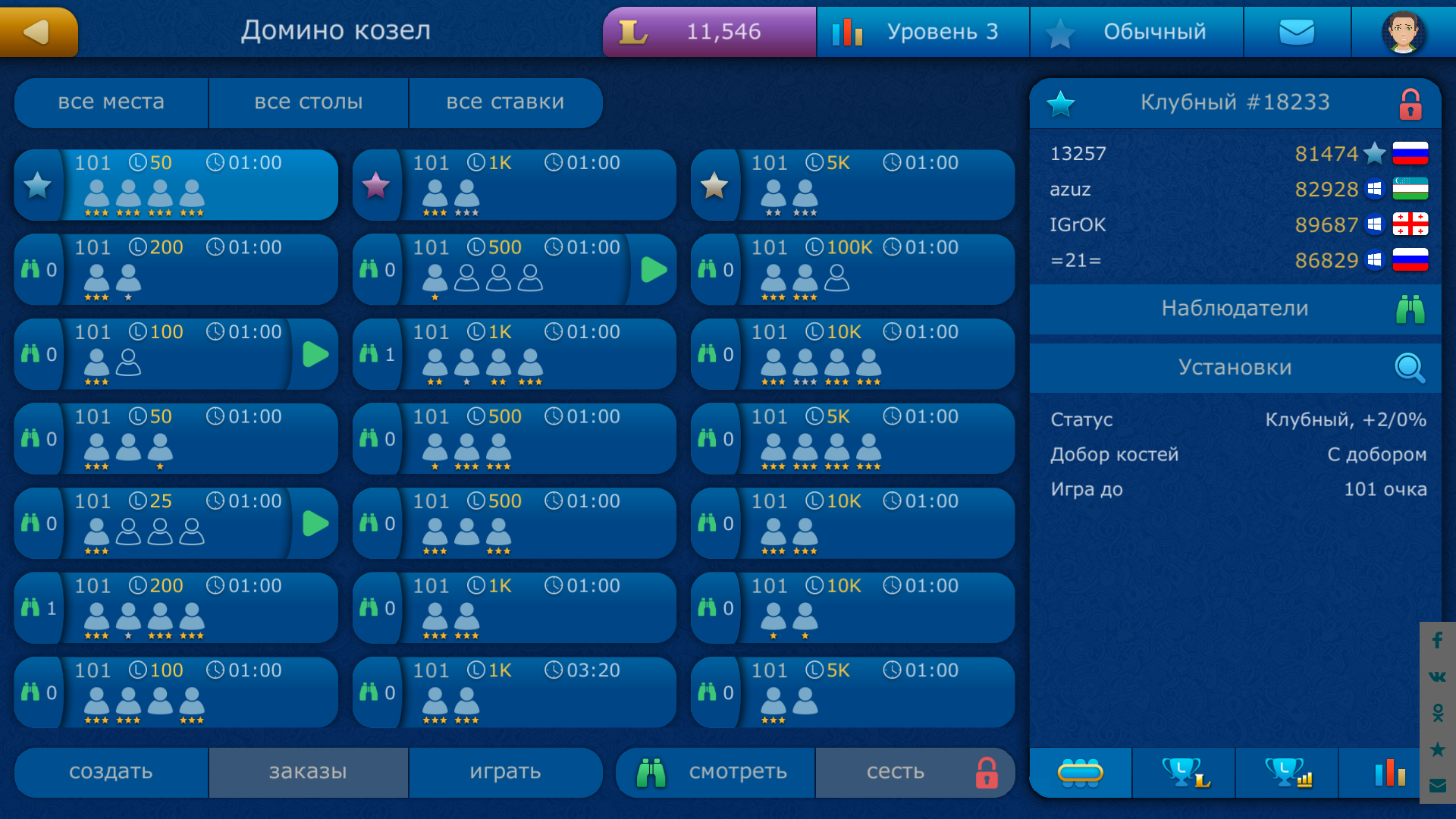This screenshot has height=819, width=1456.
Task: Click your avatar in the top corner
Action: pos(1404,32)
